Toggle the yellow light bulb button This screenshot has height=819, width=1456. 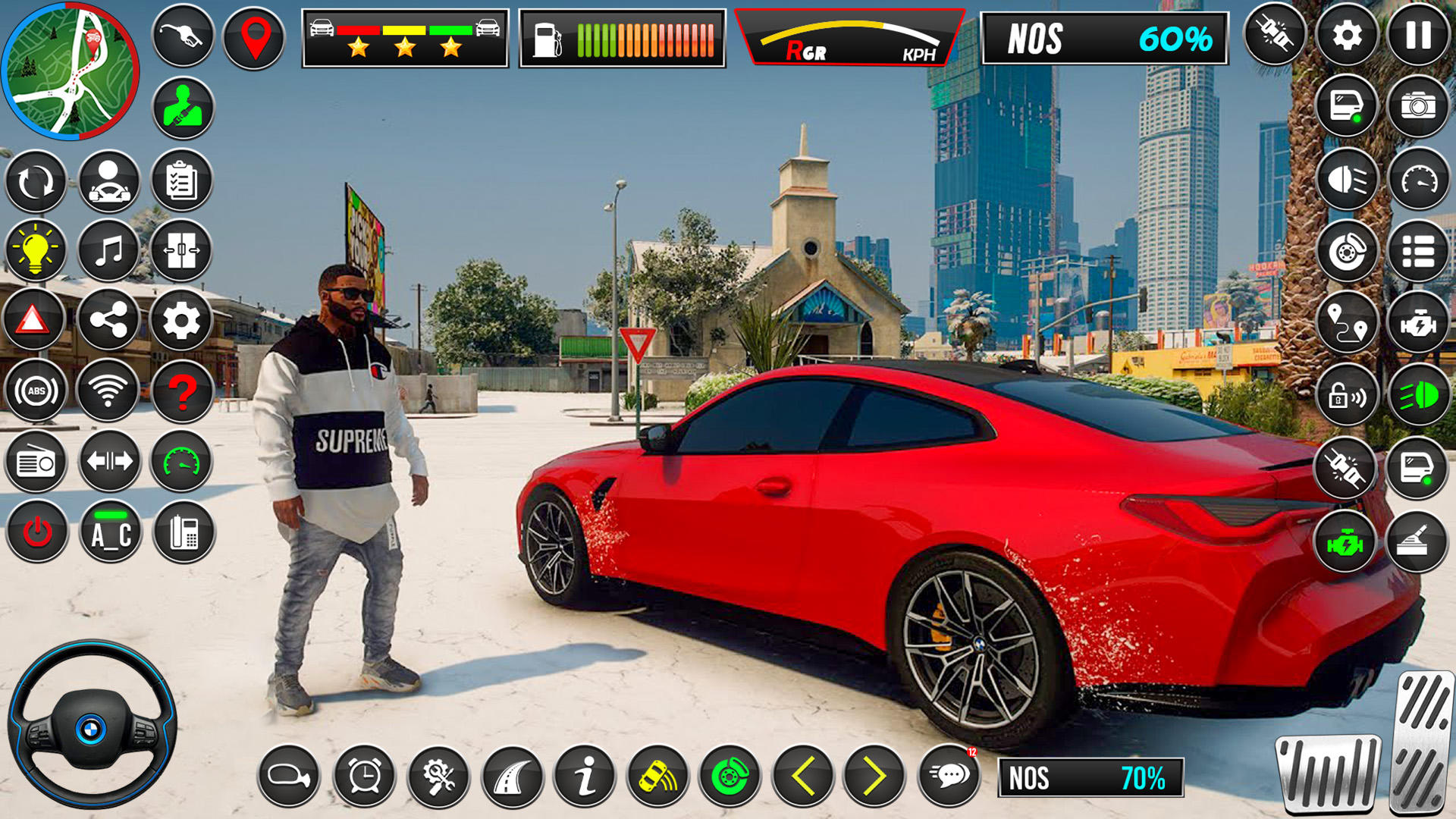36,250
